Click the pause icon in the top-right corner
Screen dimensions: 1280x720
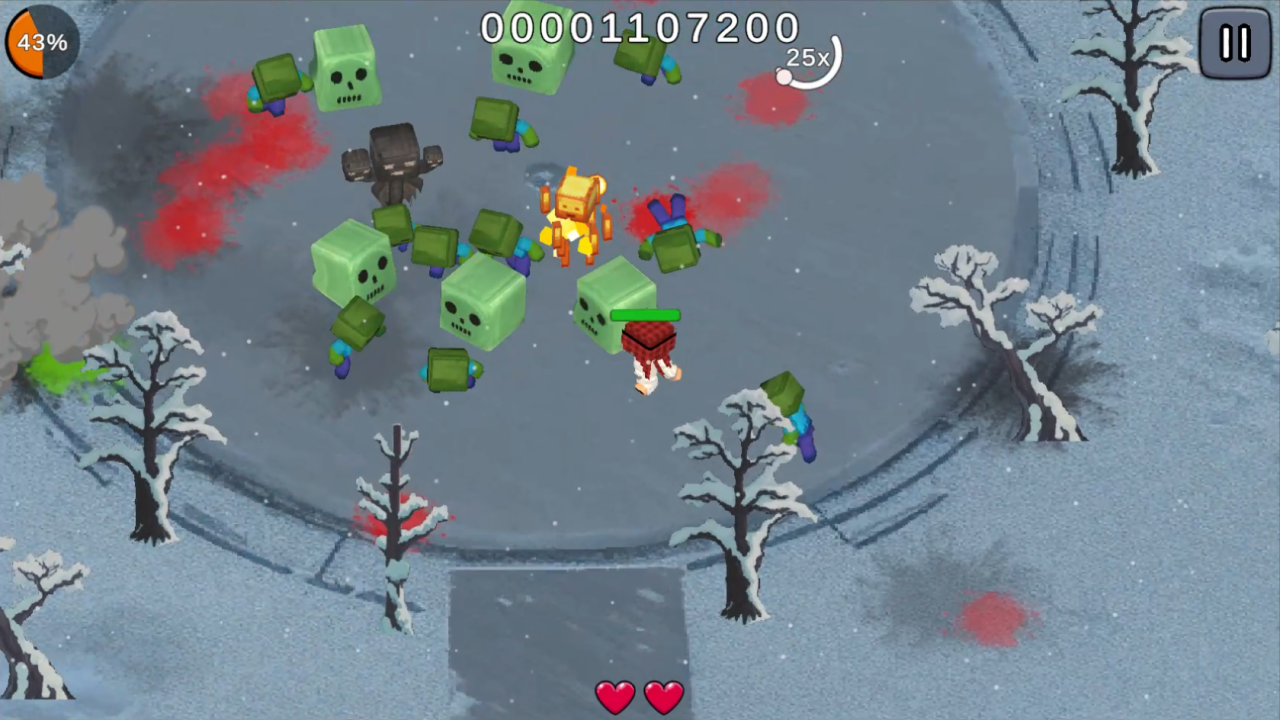click(1234, 42)
